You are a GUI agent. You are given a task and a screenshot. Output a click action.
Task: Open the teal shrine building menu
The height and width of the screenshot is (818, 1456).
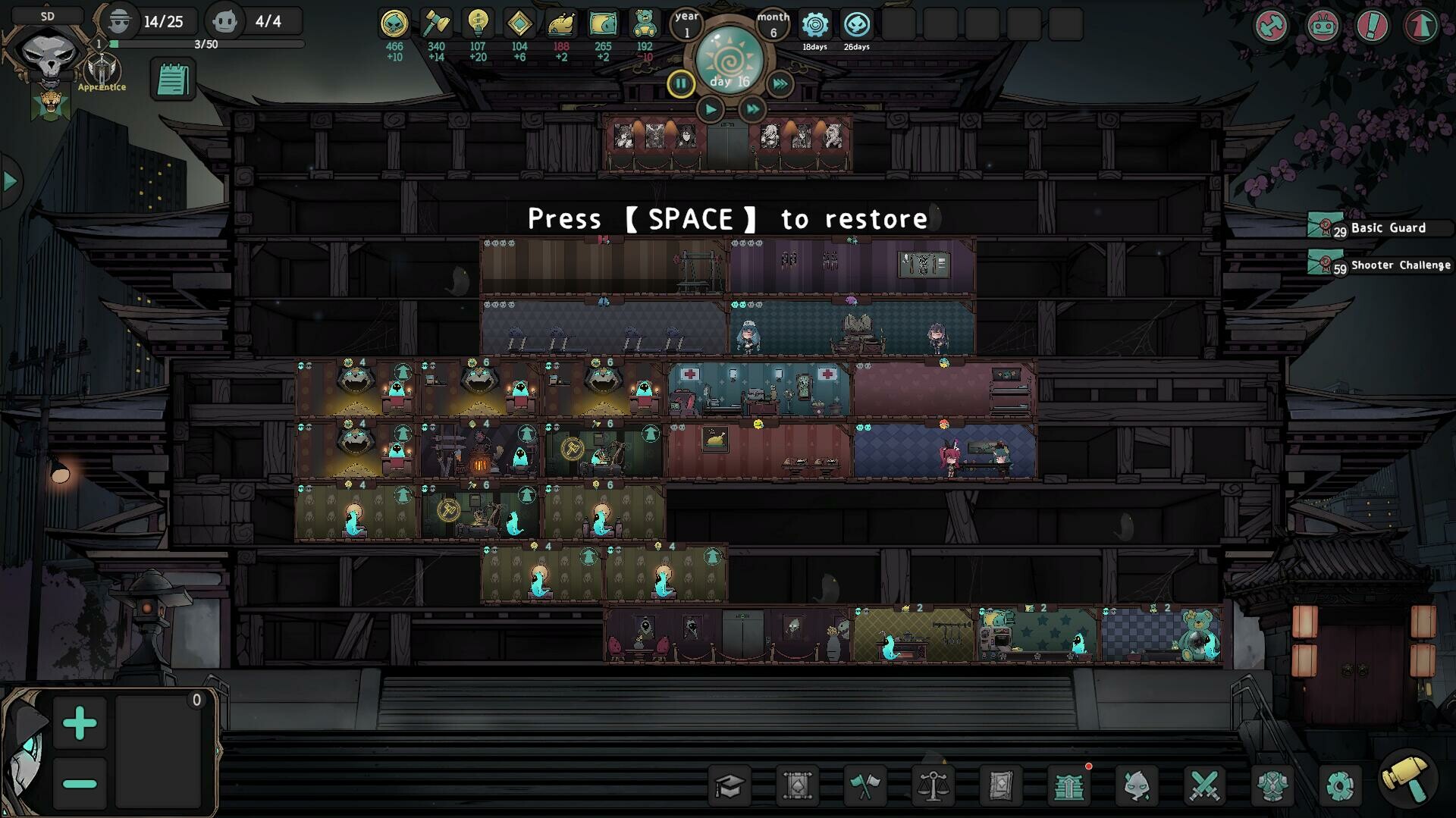click(x=1068, y=785)
